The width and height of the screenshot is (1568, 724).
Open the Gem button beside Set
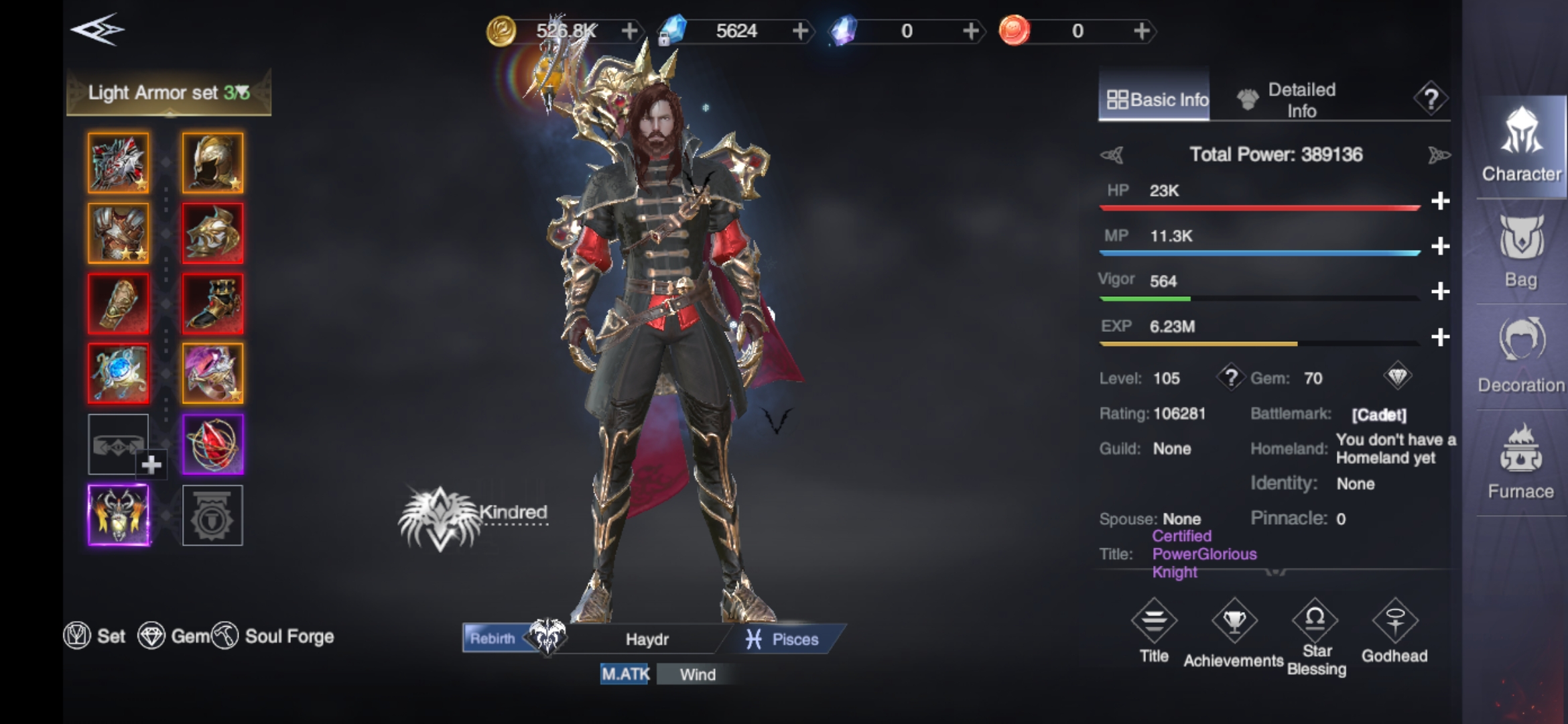pyautogui.click(x=174, y=636)
